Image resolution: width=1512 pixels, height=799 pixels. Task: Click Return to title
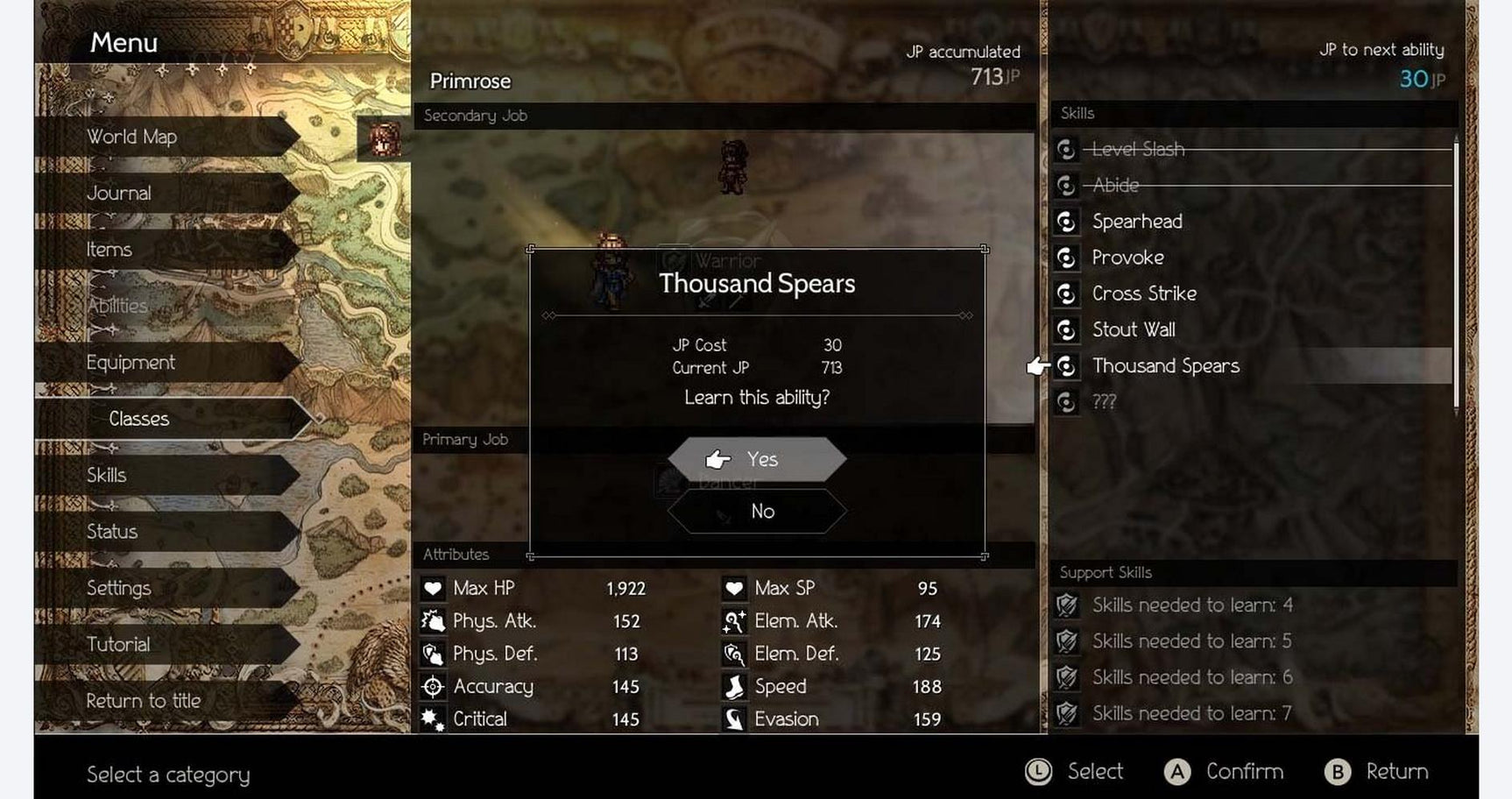145,700
